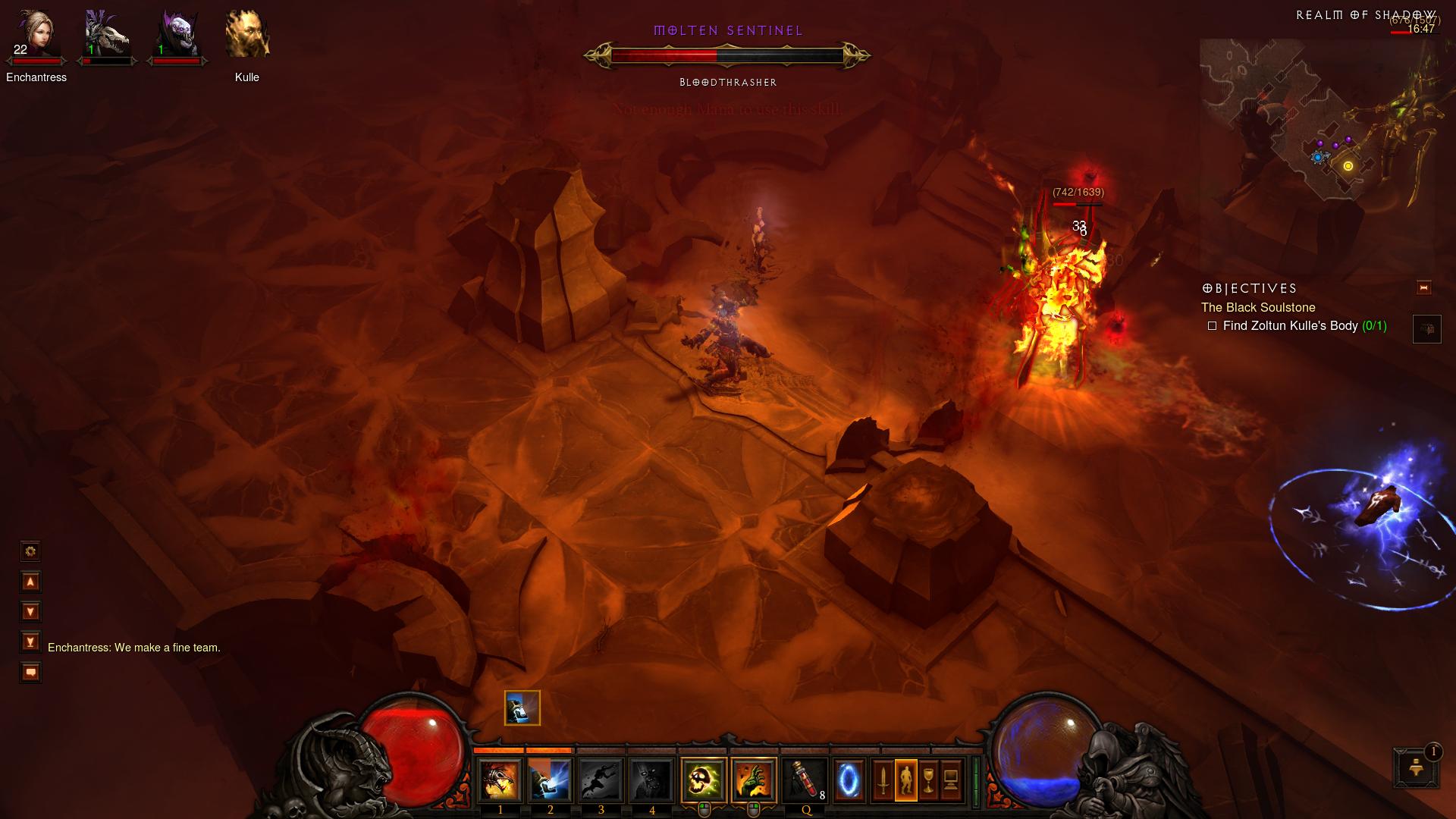Click the chat scroll-up arrow button

tap(30, 582)
